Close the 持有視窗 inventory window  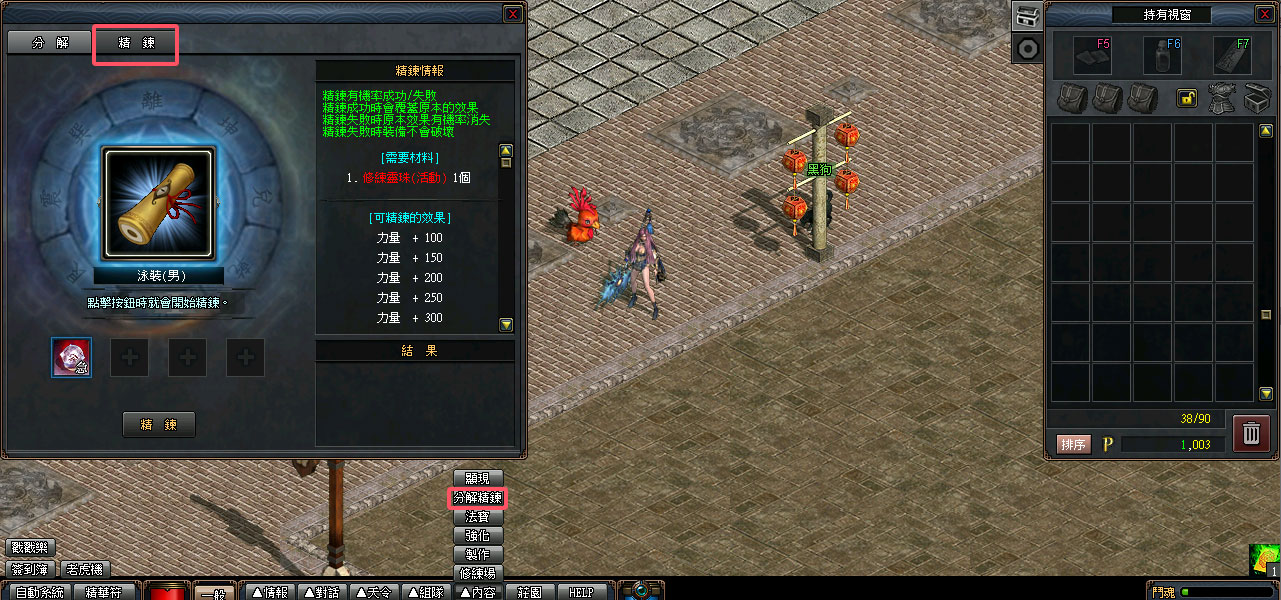click(1268, 14)
